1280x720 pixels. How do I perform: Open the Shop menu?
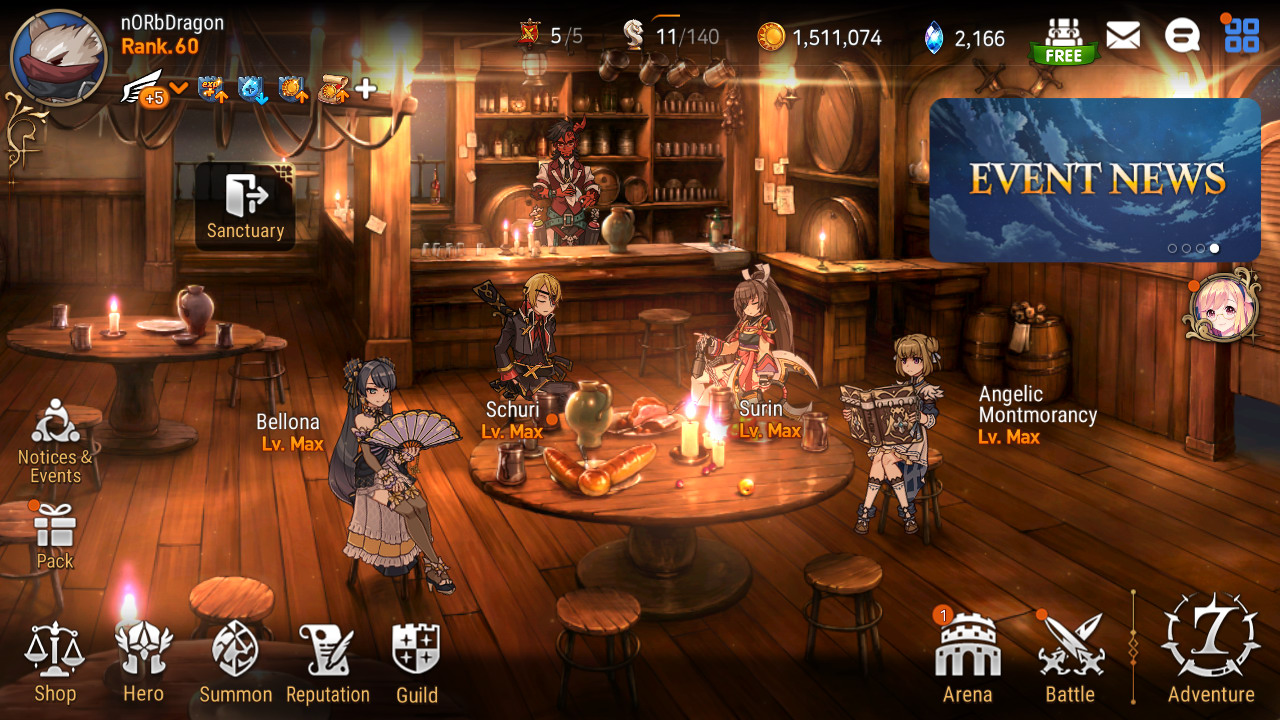[55, 662]
